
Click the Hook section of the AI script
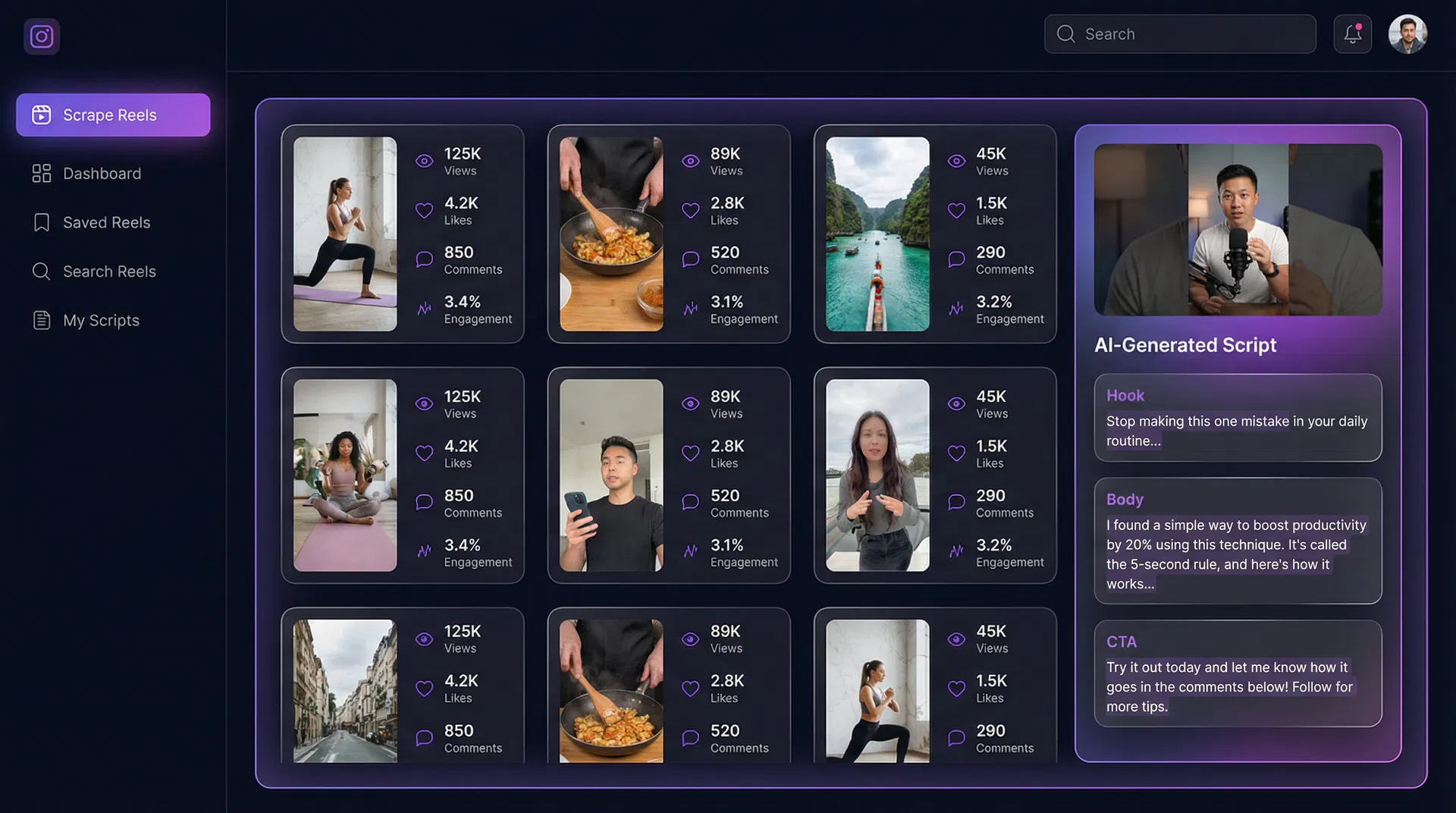pyautogui.click(x=1237, y=418)
